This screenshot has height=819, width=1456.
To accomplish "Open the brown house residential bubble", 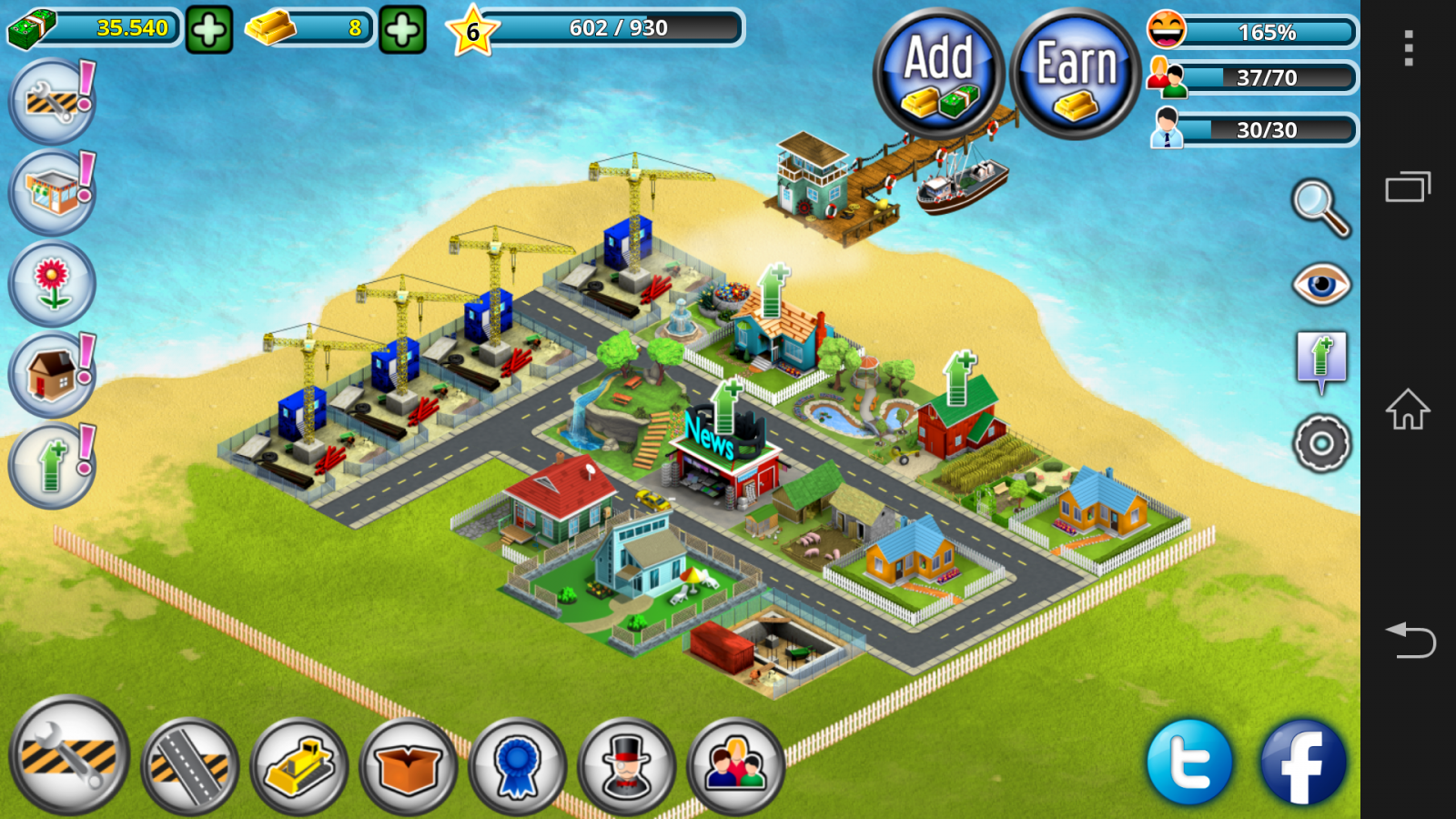I will pos(52,375).
